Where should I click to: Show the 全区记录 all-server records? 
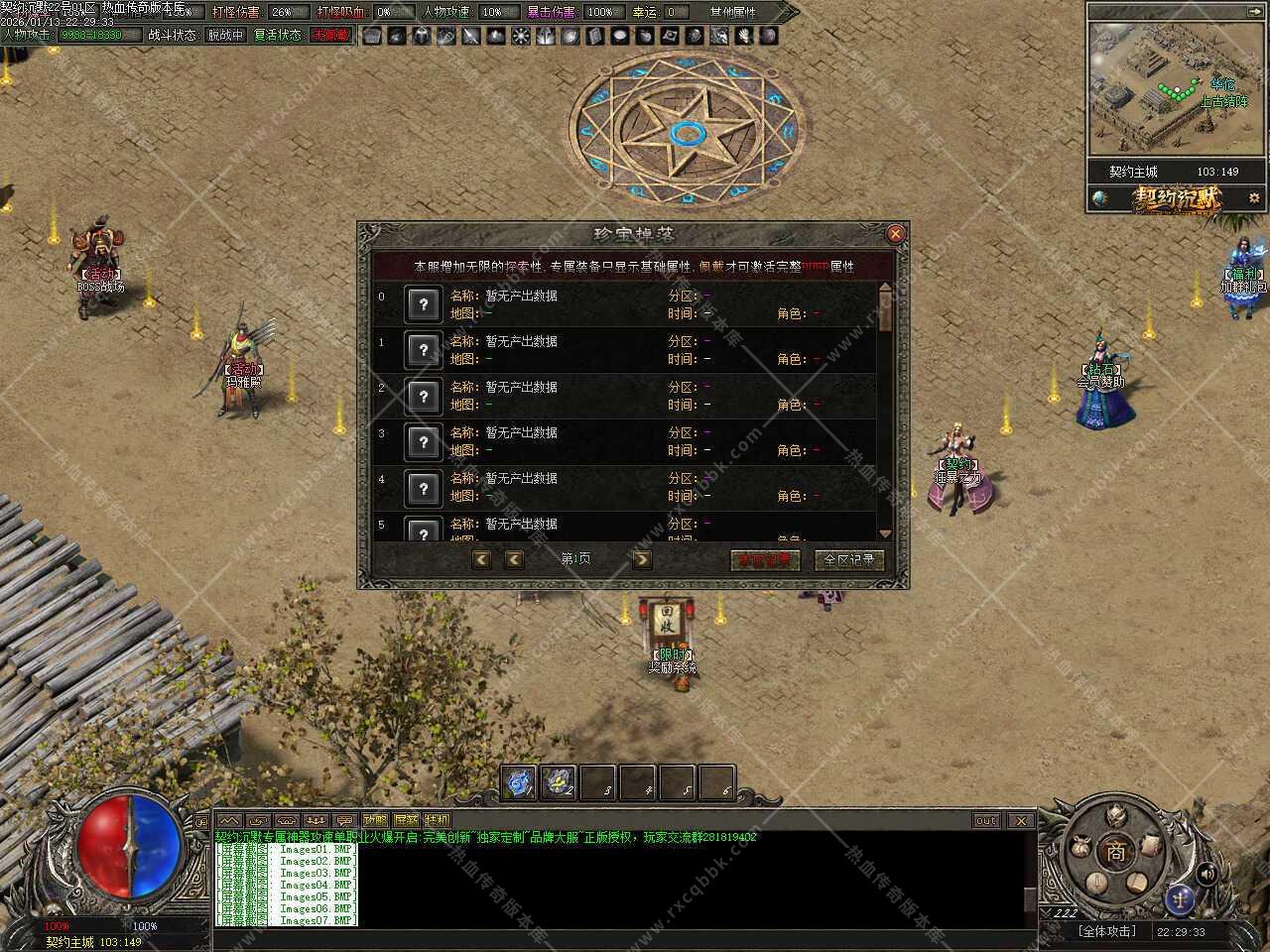[x=849, y=559]
